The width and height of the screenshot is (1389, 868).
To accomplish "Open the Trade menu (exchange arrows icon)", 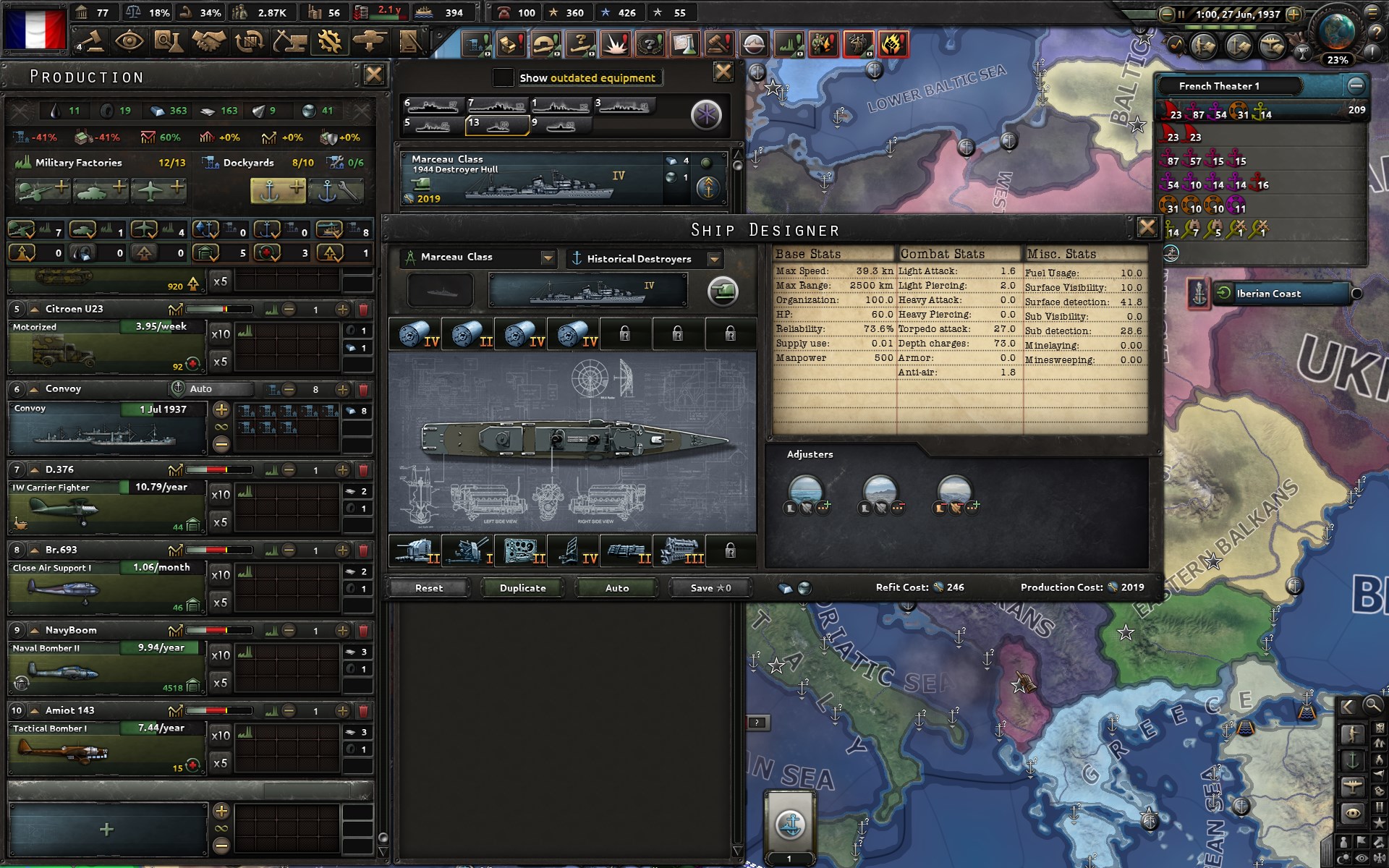I will [x=250, y=42].
